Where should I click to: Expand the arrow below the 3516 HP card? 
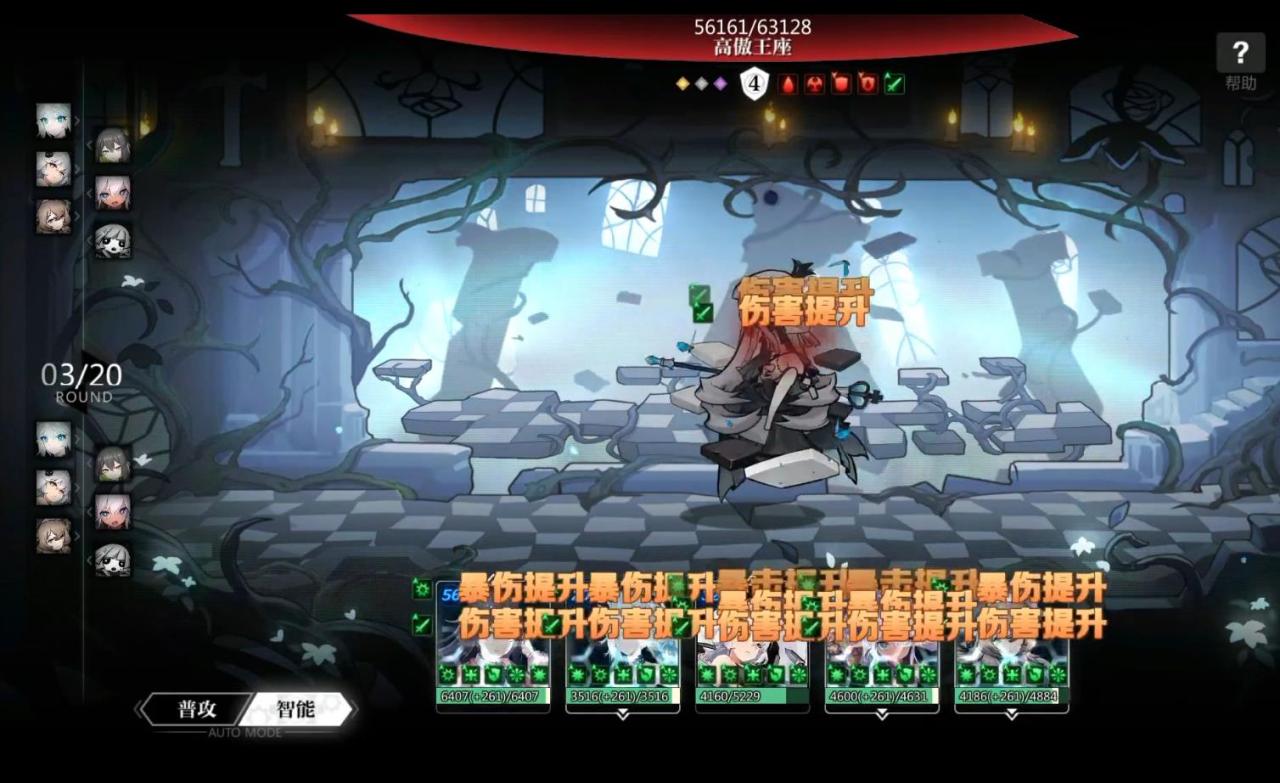point(622,715)
